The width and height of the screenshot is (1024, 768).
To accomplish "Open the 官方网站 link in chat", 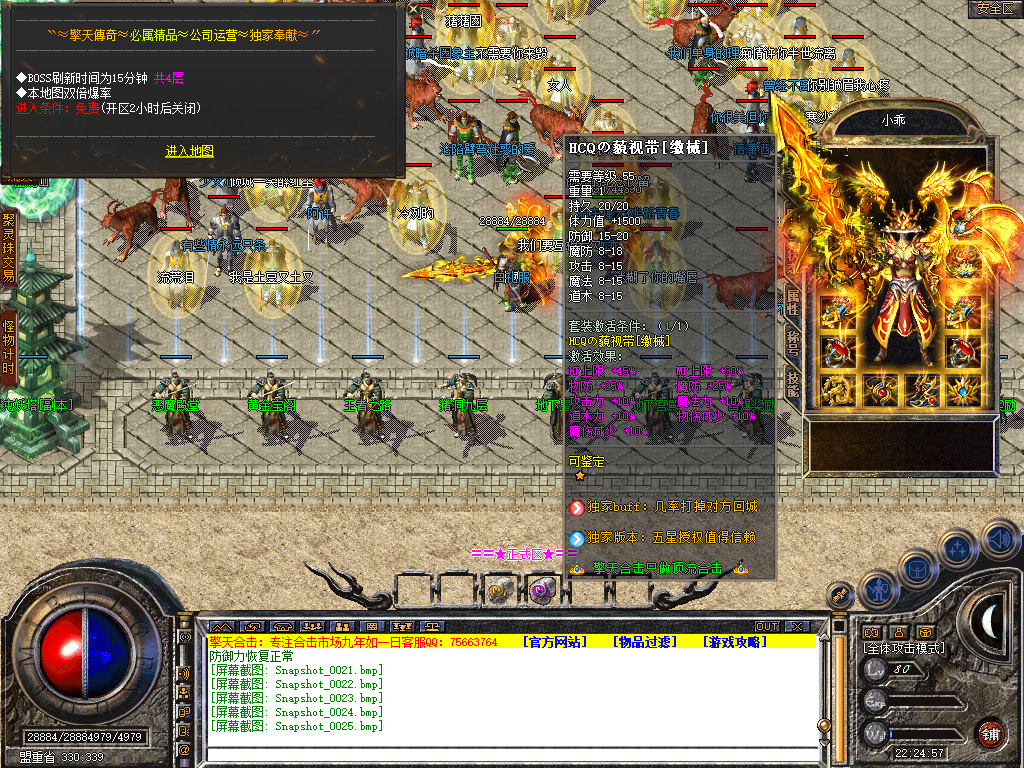I will pyautogui.click(x=555, y=642).
